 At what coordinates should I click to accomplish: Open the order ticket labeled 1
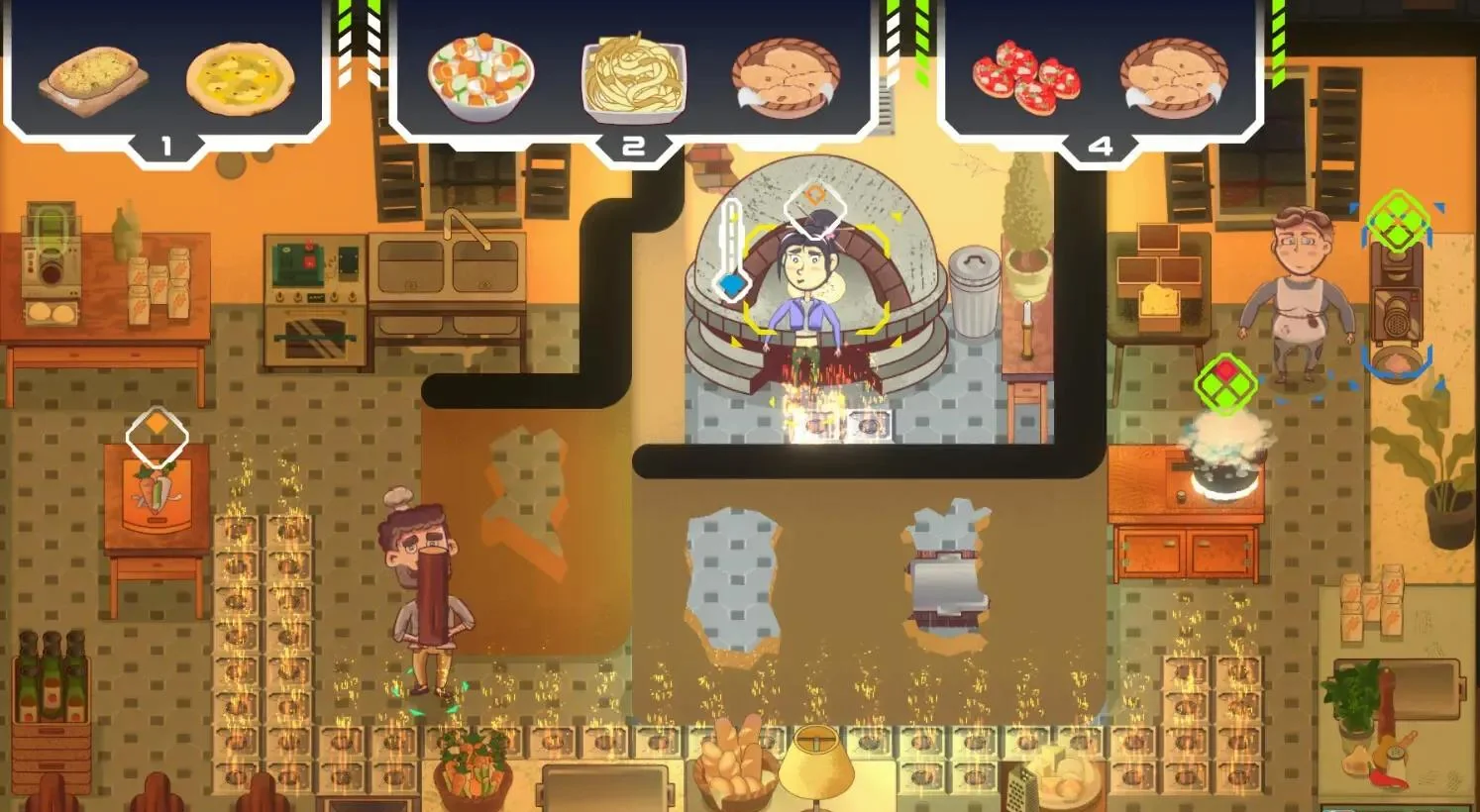[166, 147]
